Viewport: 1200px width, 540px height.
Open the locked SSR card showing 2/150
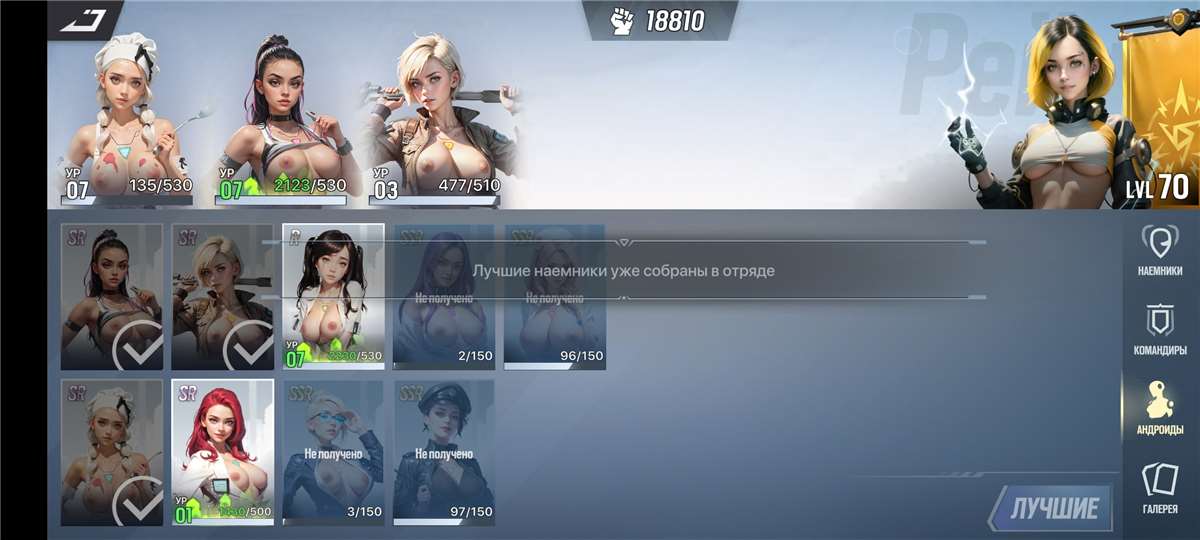click(x=444, y=296)
